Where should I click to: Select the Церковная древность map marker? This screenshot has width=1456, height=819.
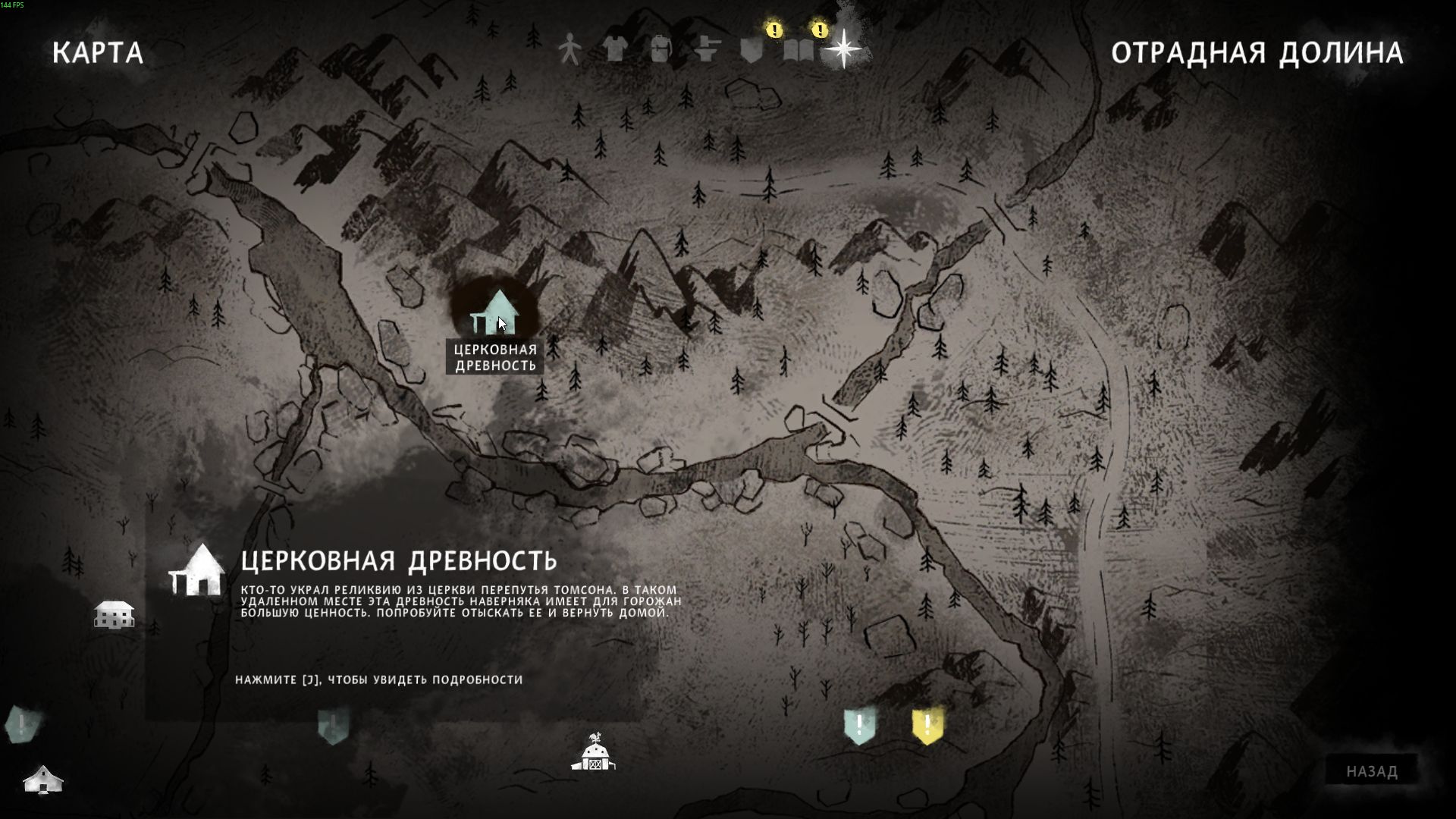(x=495, y=313)
